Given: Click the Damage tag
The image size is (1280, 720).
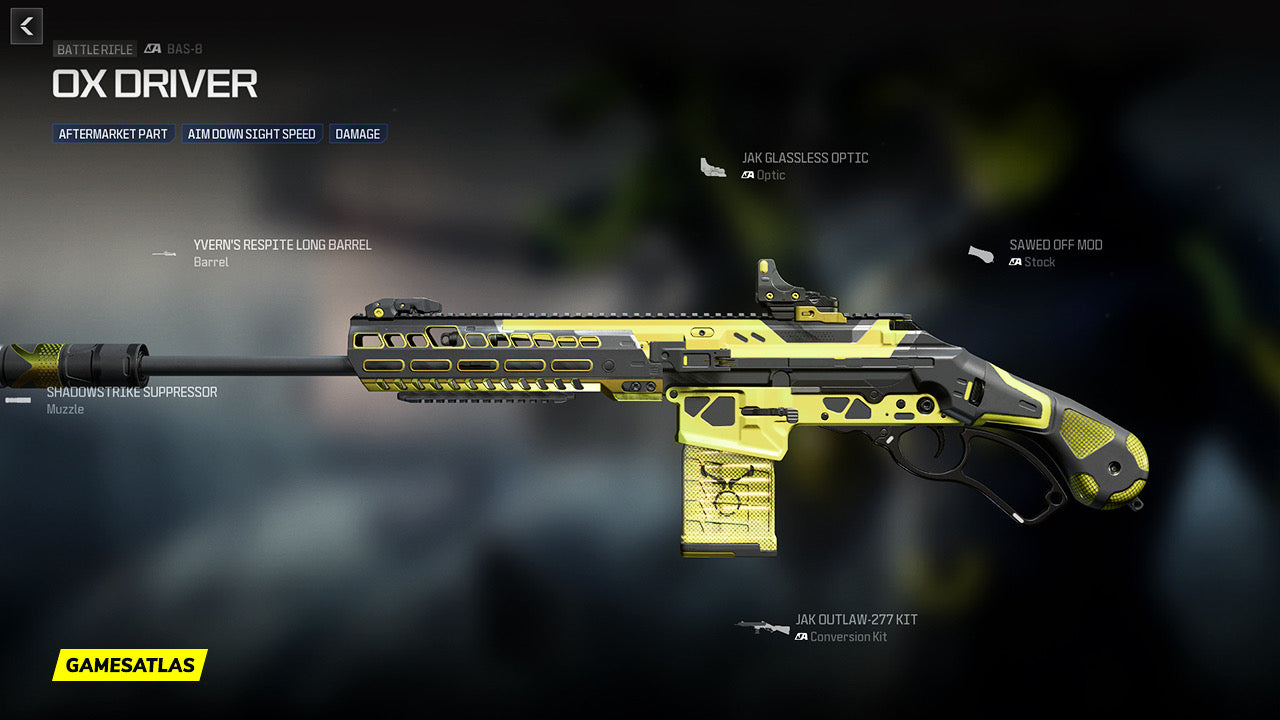Looking at the screenshot, I should [358, 134].
